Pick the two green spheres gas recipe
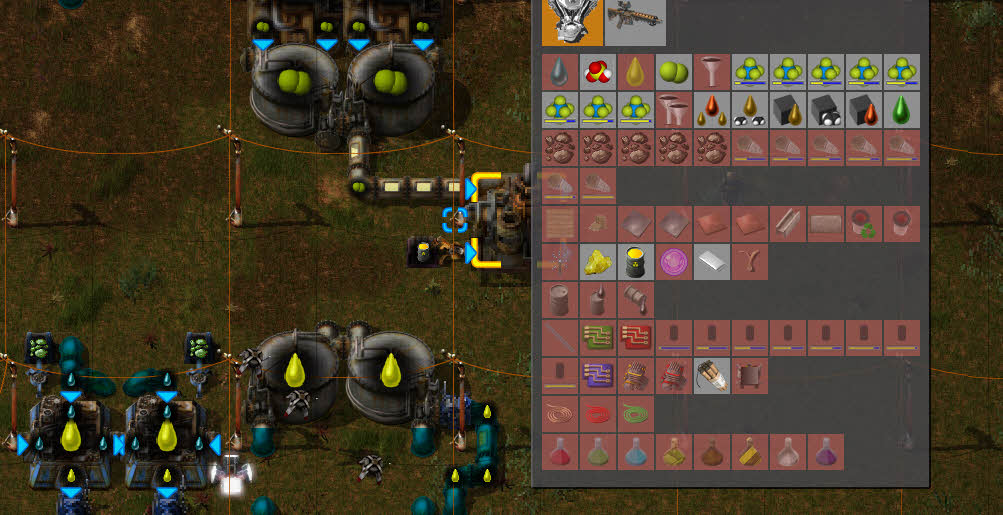 point(674,72)
